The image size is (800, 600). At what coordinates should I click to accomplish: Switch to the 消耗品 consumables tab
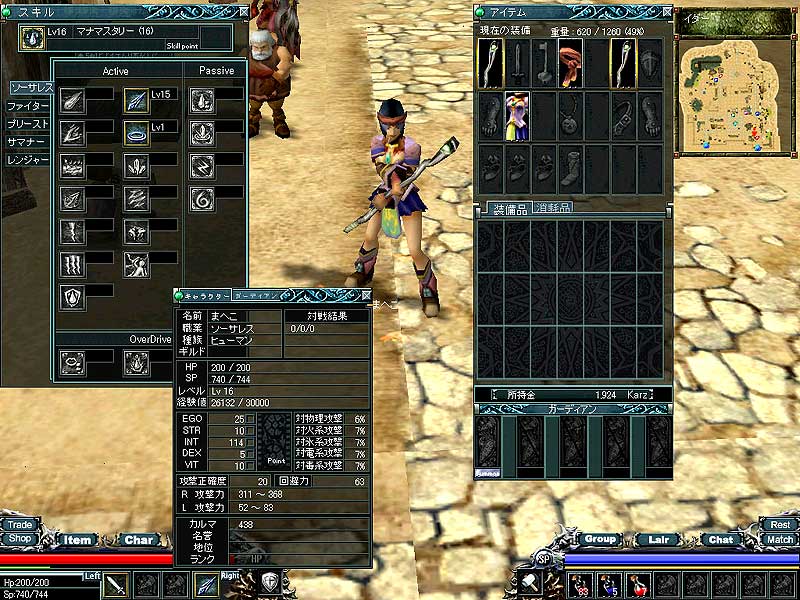tap(552, 208)
